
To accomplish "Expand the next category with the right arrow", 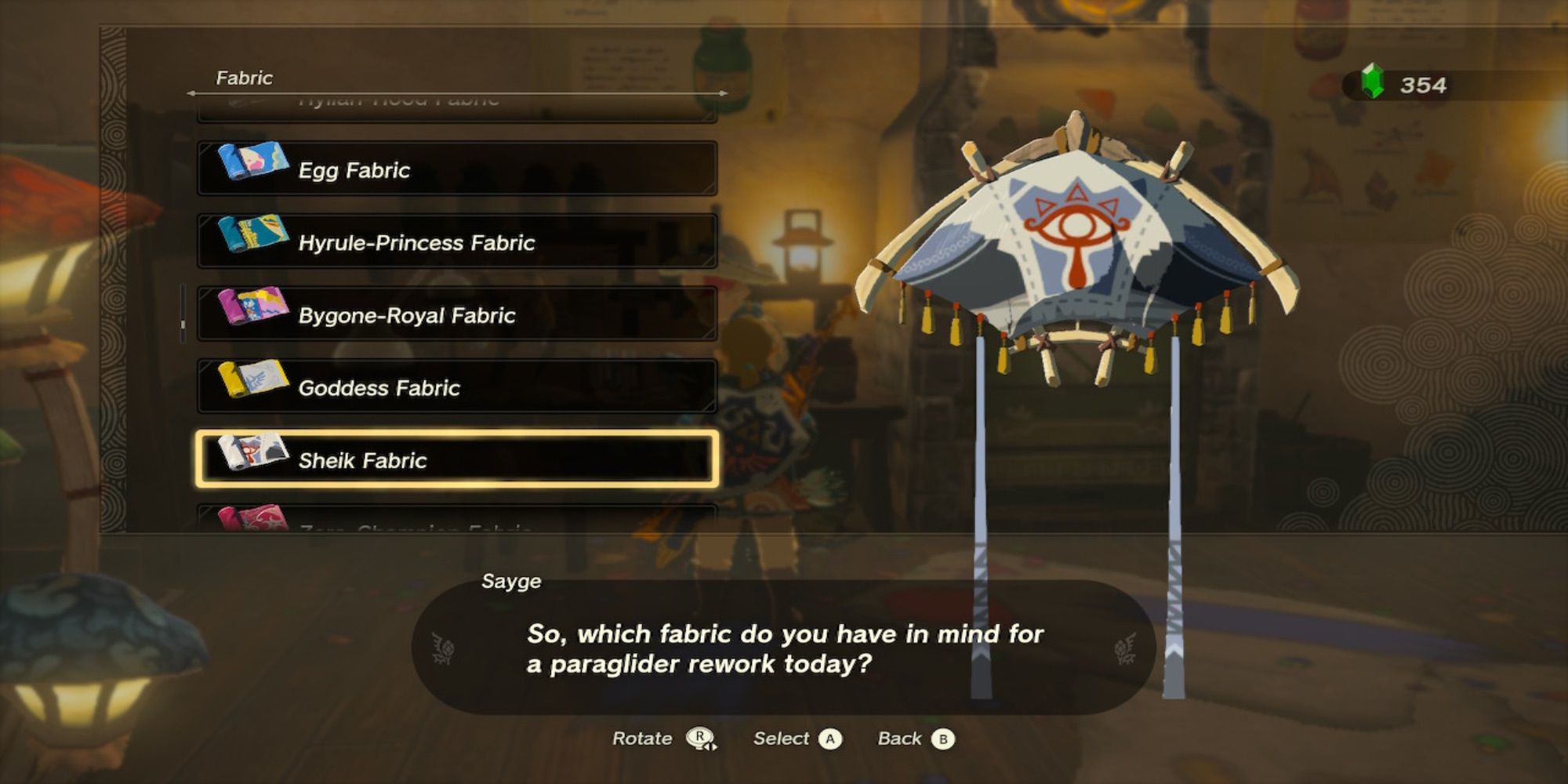I will click(x=721, y=92).
